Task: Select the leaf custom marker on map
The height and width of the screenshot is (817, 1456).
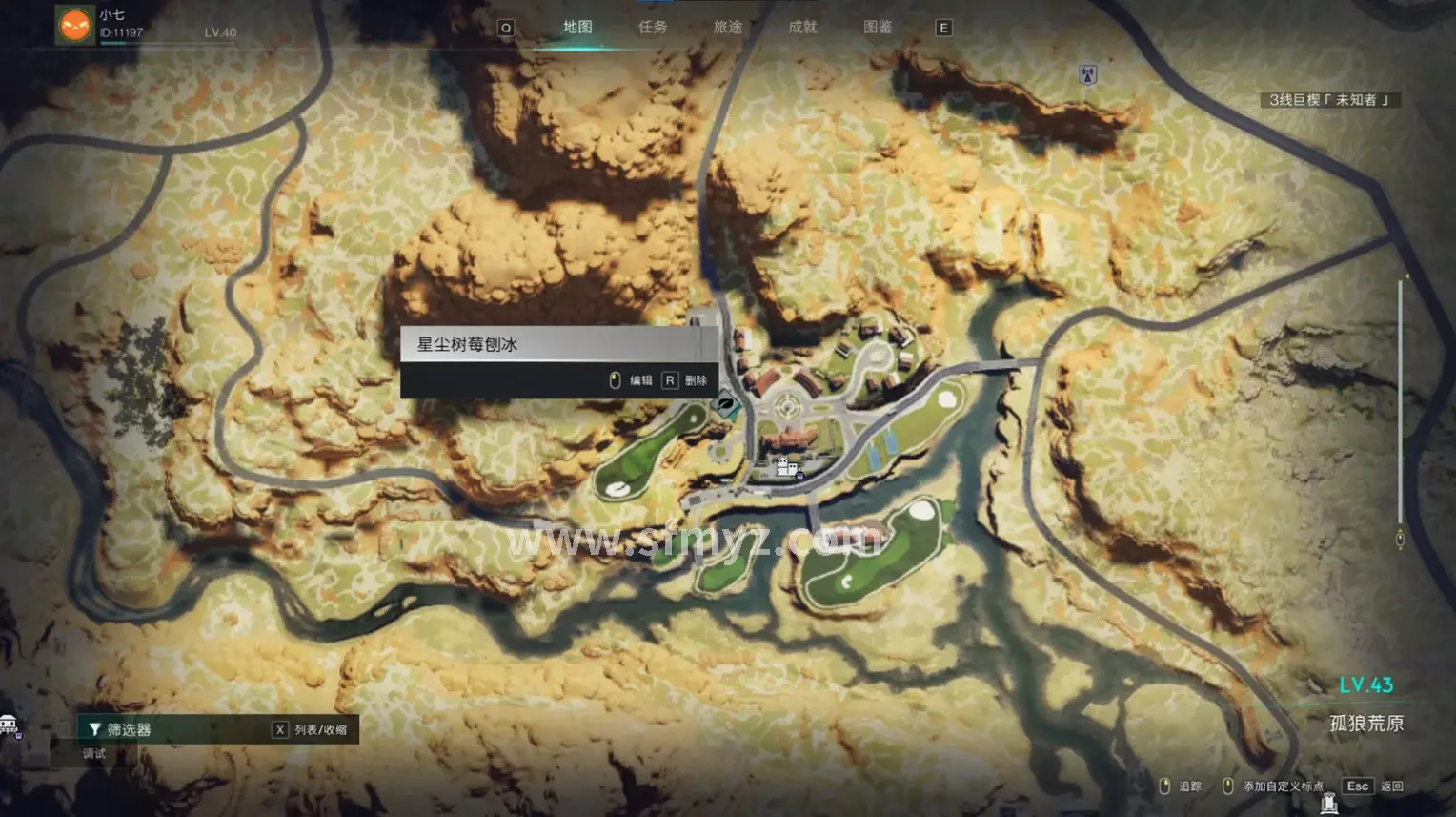Action: [x=726, y=406]
